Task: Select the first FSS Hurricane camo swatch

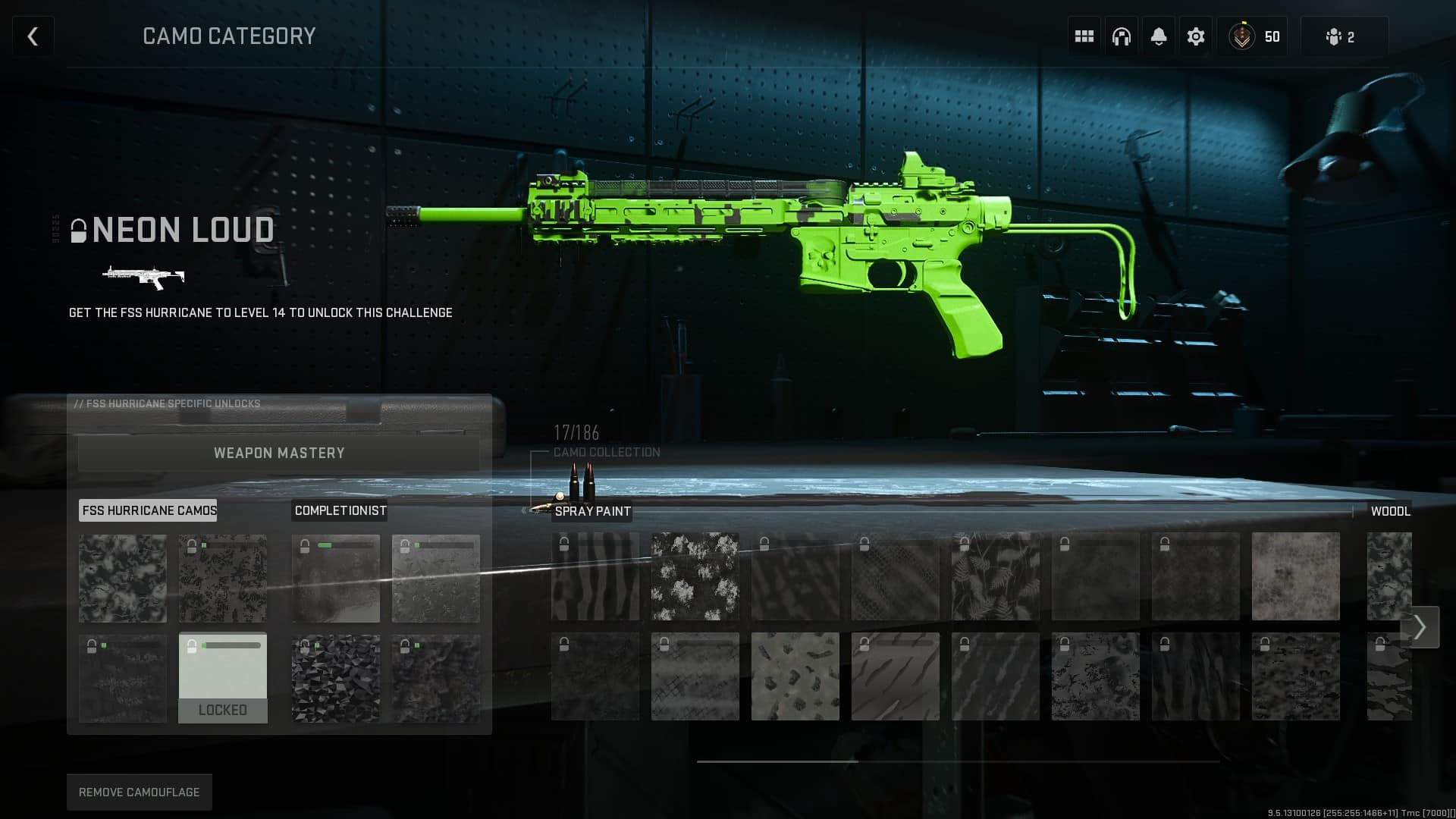Action: [122, 578]
